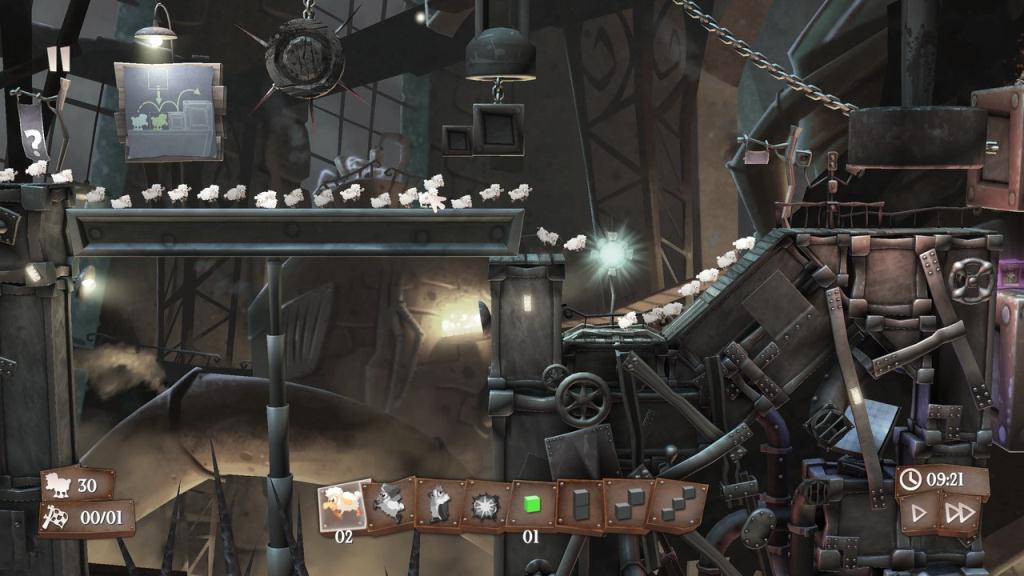This screenshot has height=576, width=1024.
Task: Activate the spiky explosion ability
Action: (484, 505)
